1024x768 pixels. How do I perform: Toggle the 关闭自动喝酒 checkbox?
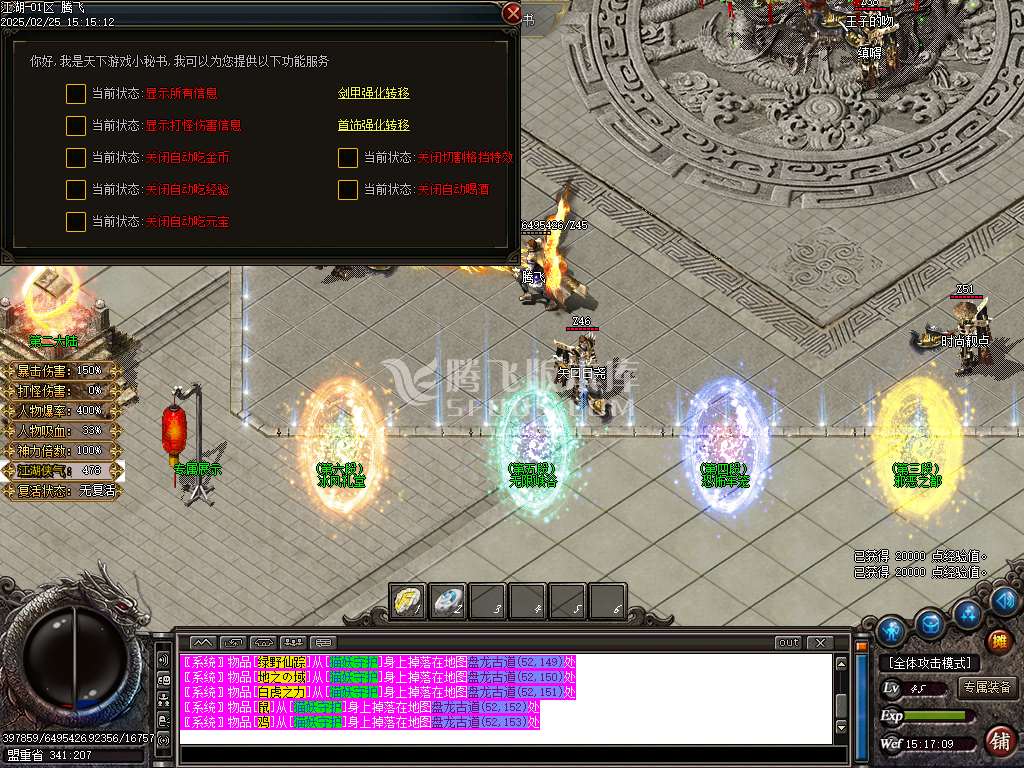click(348, 190)
